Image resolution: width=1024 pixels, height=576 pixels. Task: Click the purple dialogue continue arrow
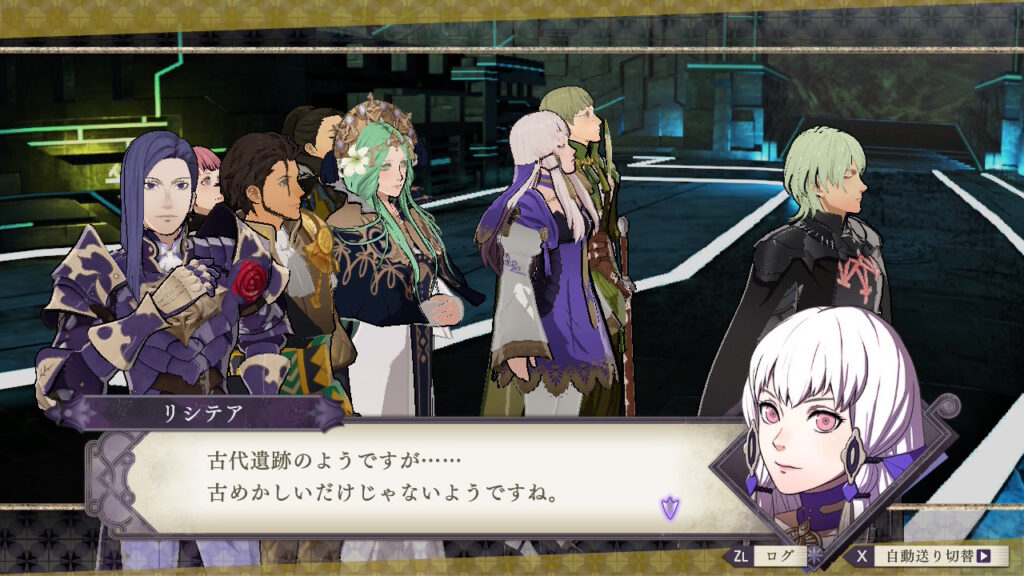tap(669, 508)
